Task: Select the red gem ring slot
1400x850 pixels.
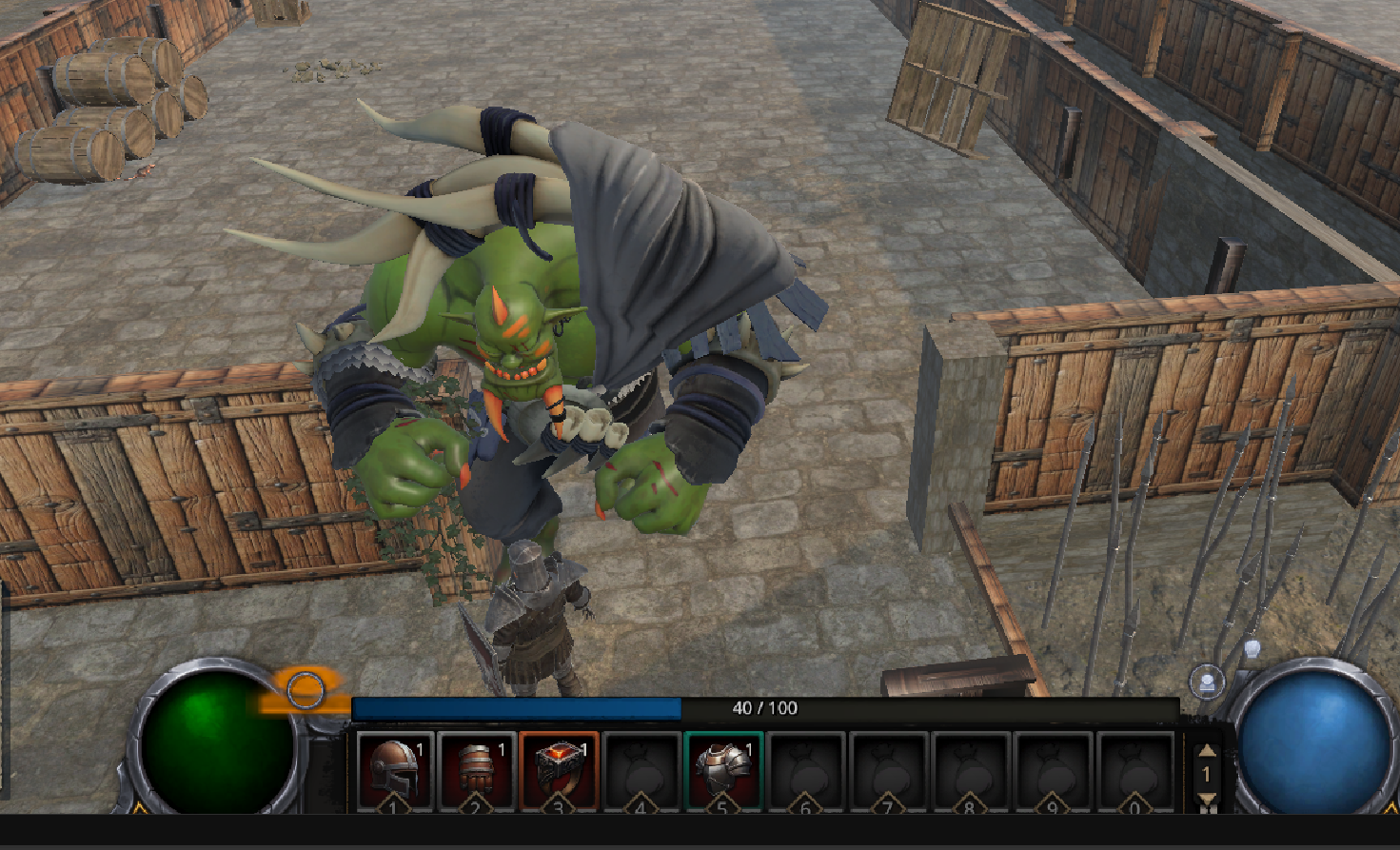Action: click(558, 769)
